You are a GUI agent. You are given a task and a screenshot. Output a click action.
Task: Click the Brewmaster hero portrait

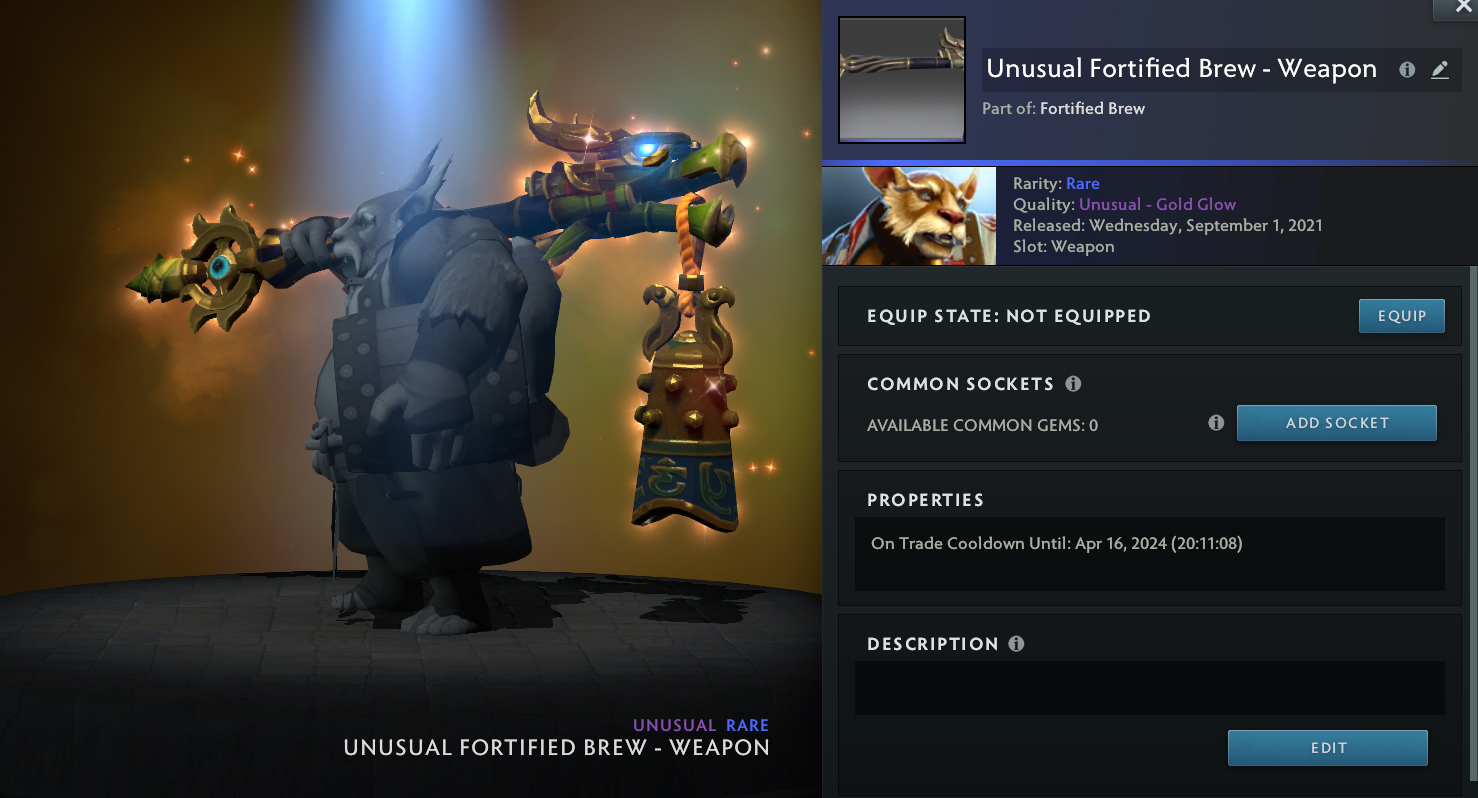click(x=909, y=216)
